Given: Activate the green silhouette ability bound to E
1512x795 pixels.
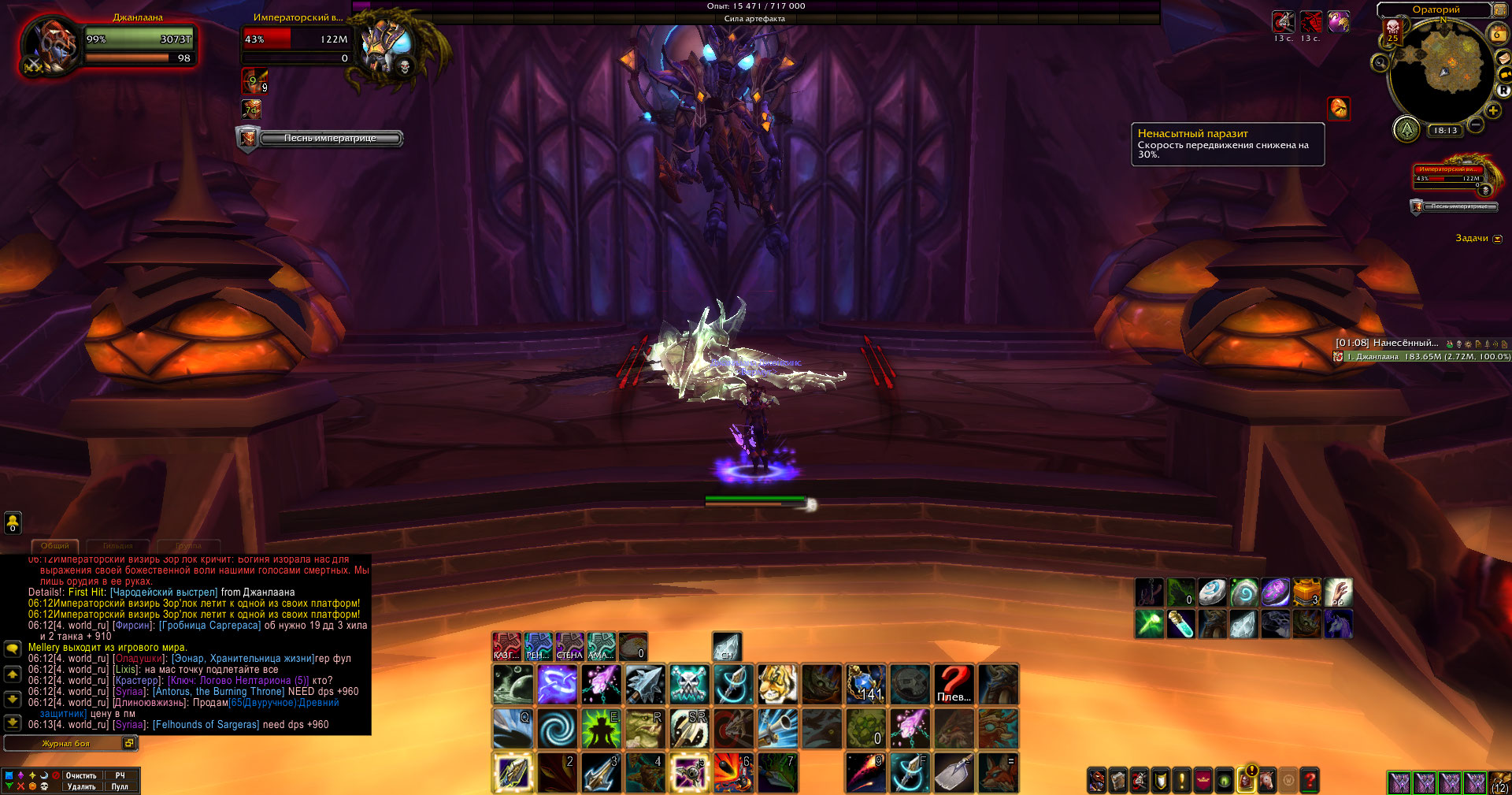Looking at the screenshot, I should point(601,729).
